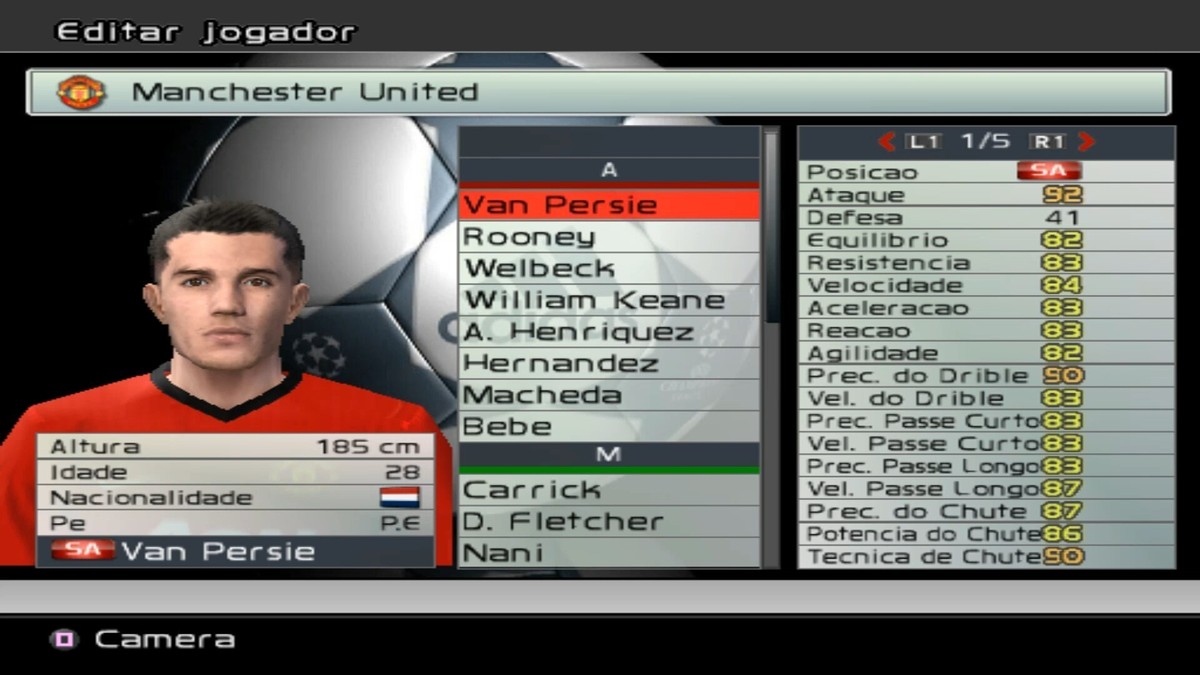Select the Manchester United team bar
Screen dimensions: 1200x675
pyautogui.click(x=598, y=92)
